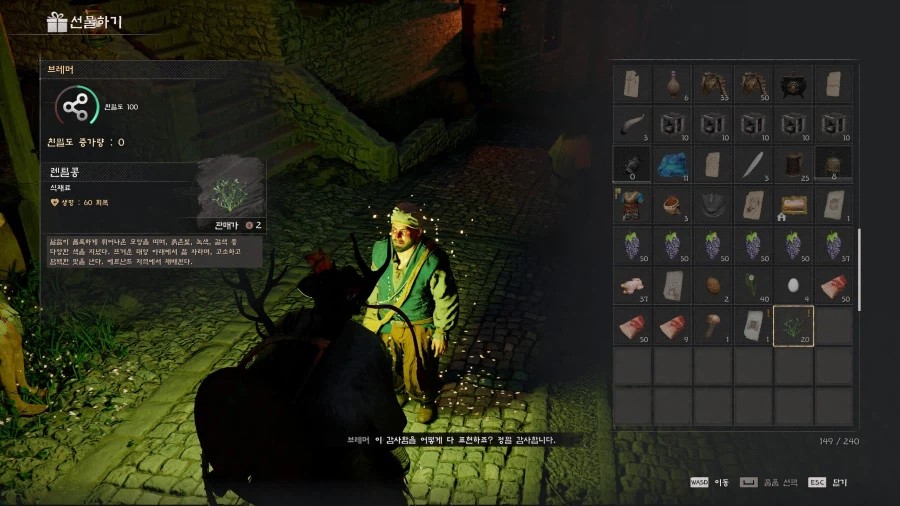Choose the metal helmet slot
900x506 pixels.
[x=832, y=164]
